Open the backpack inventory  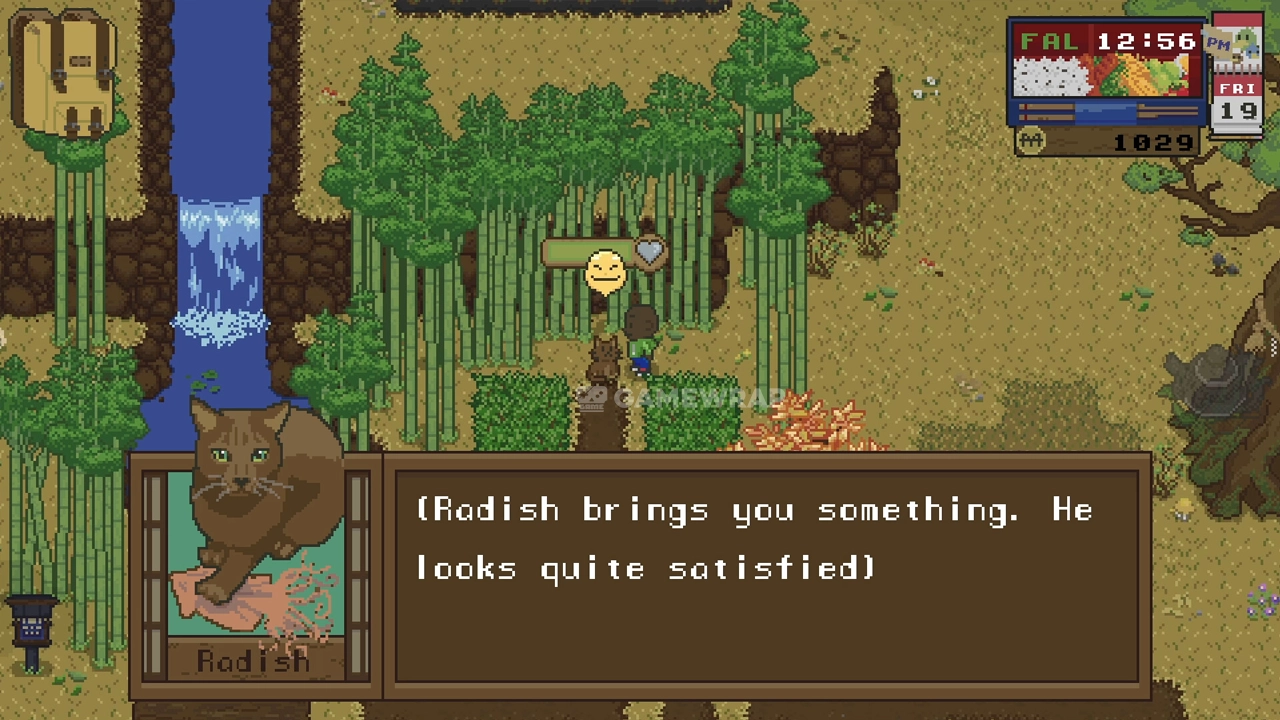tap(62, 75)
